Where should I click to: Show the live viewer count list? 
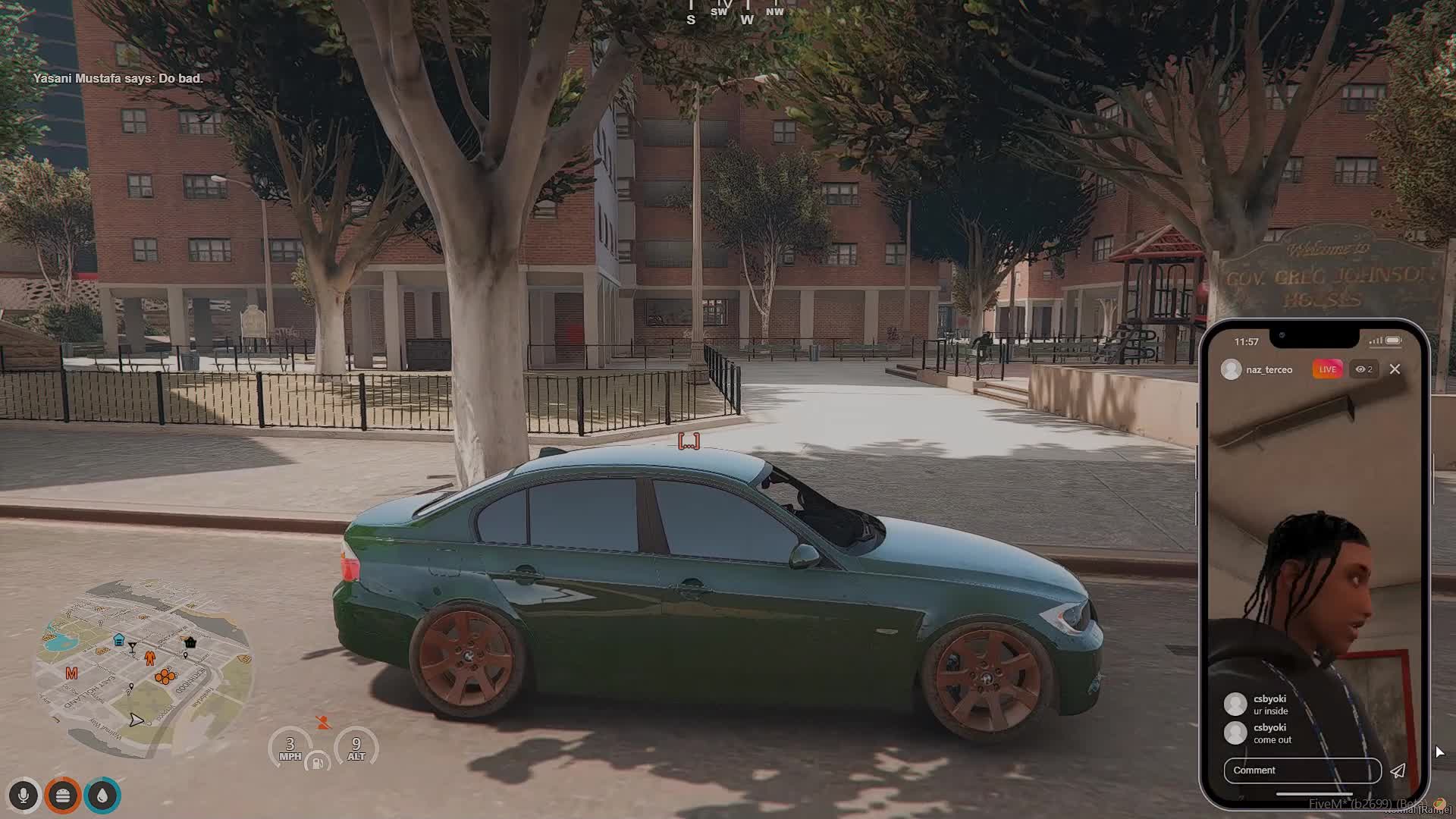[1364, 369]
